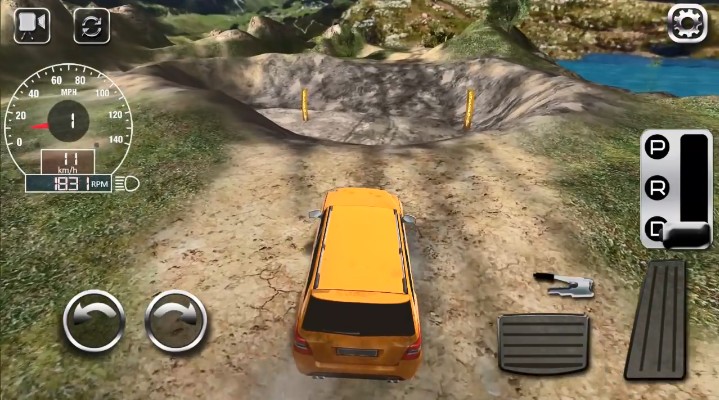This screenshot has height=400, width=719.
Task: Steer right with the right arrow button
Action: pyautogui.click(x=176, y=321)
